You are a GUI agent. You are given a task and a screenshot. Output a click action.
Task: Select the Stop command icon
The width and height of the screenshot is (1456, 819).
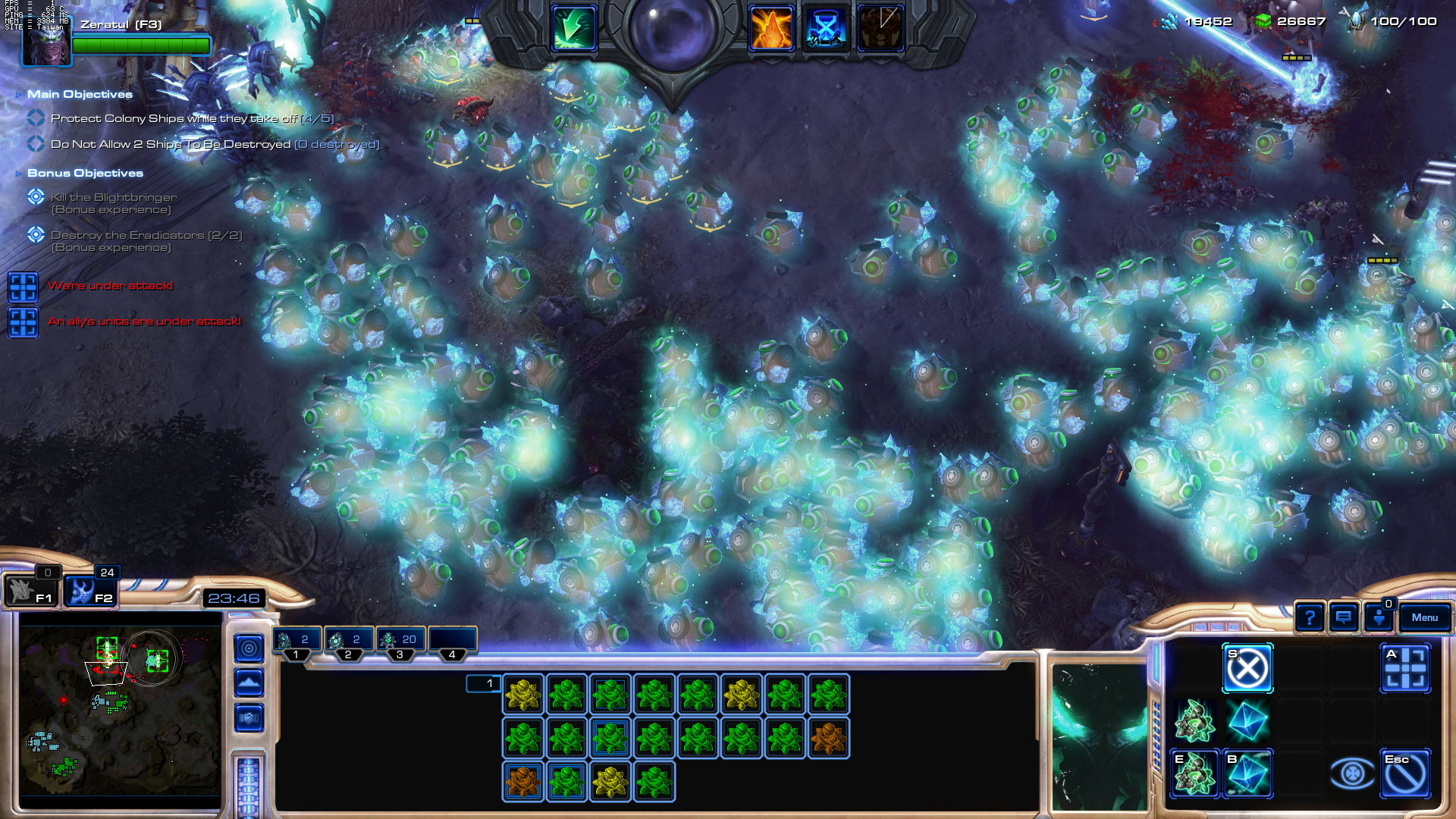pyautogui.click(x=1248, y=669)
